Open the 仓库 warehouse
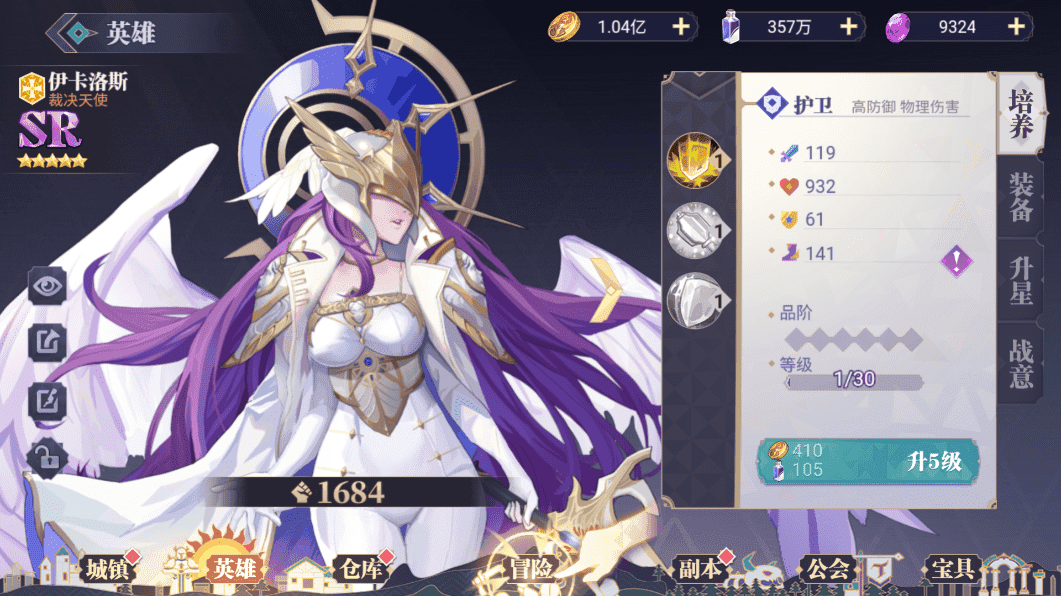 (358, 569)
